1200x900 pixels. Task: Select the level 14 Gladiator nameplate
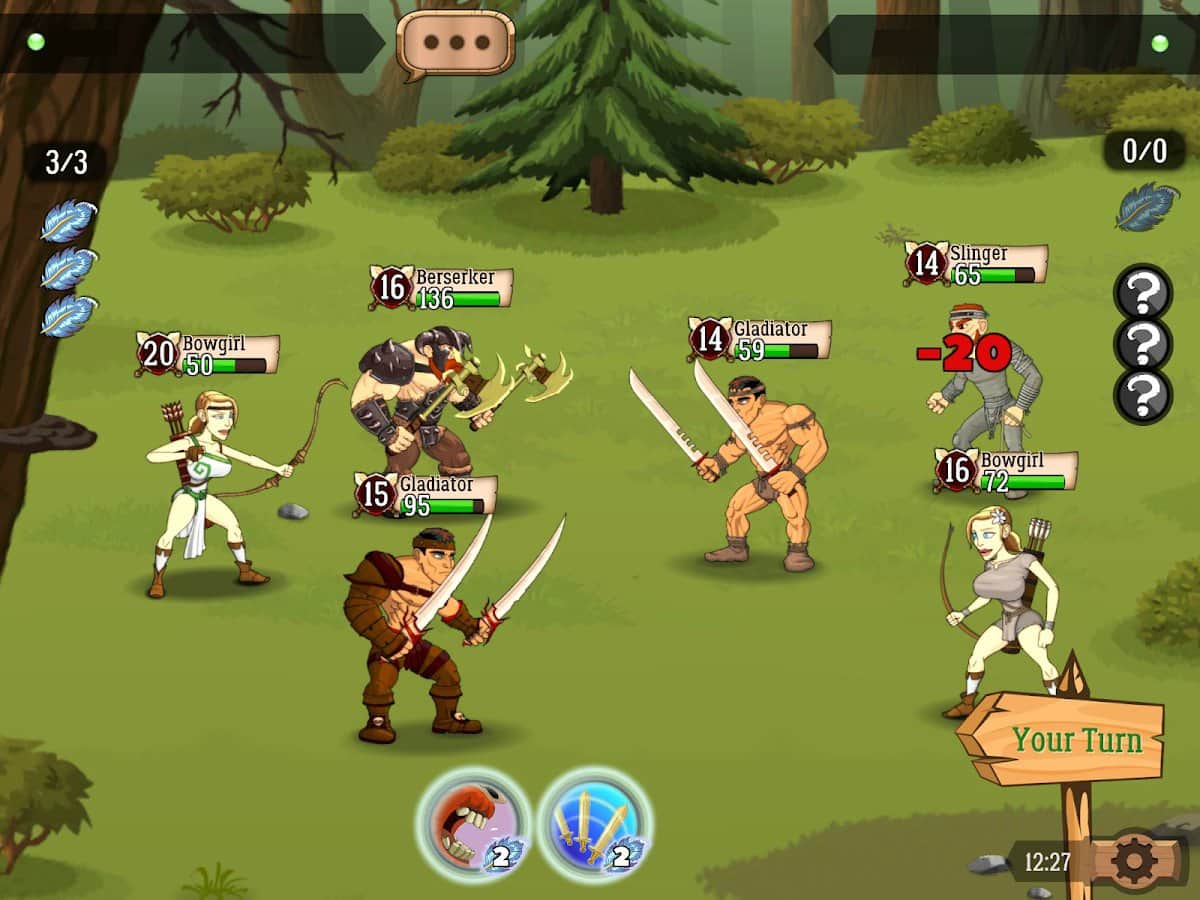click(x=761, y=340)
